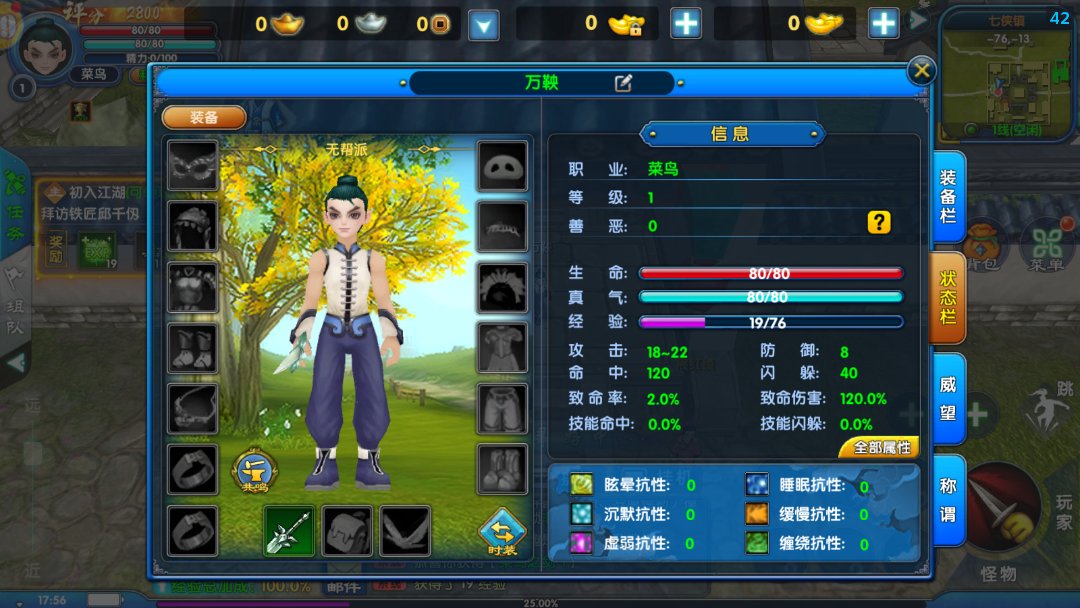Click the 装备 button at top left
The height and width of the screenshot is (608, 1080).
(x=204, y=118)
